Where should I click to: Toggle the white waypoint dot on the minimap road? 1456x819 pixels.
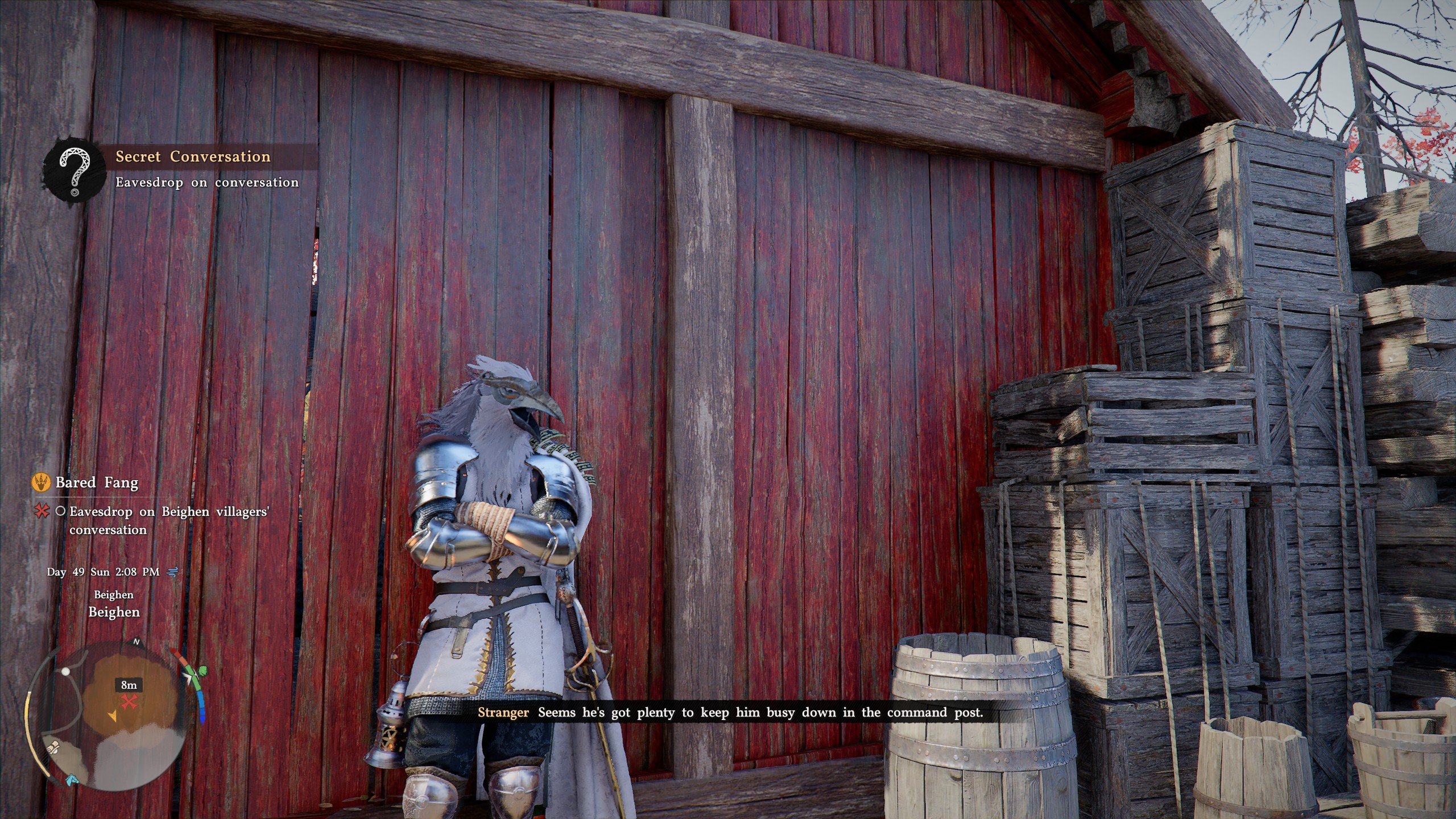tap(65, 672)
